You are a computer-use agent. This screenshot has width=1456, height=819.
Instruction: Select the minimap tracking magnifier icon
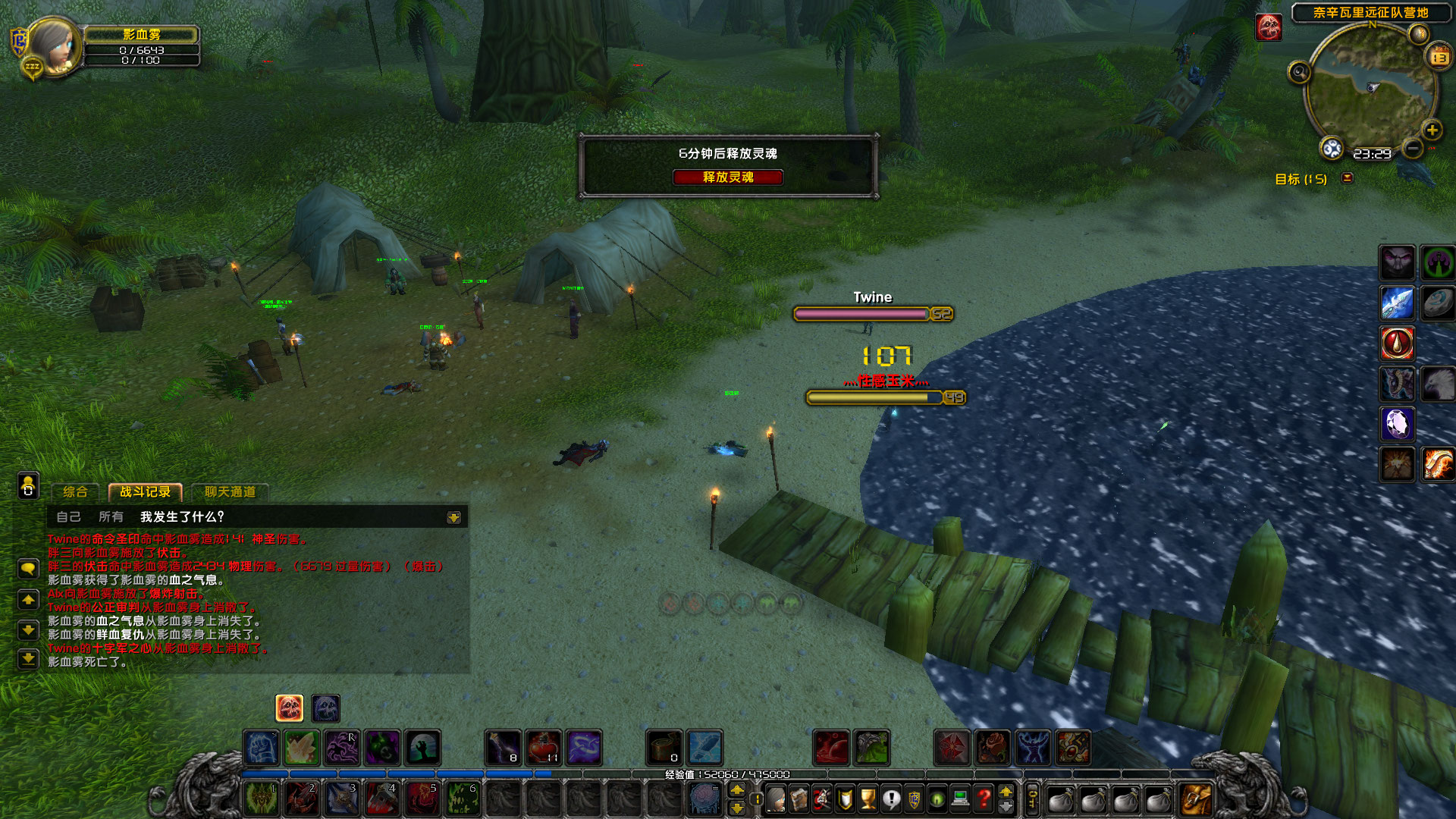(x=1299, y=73)
